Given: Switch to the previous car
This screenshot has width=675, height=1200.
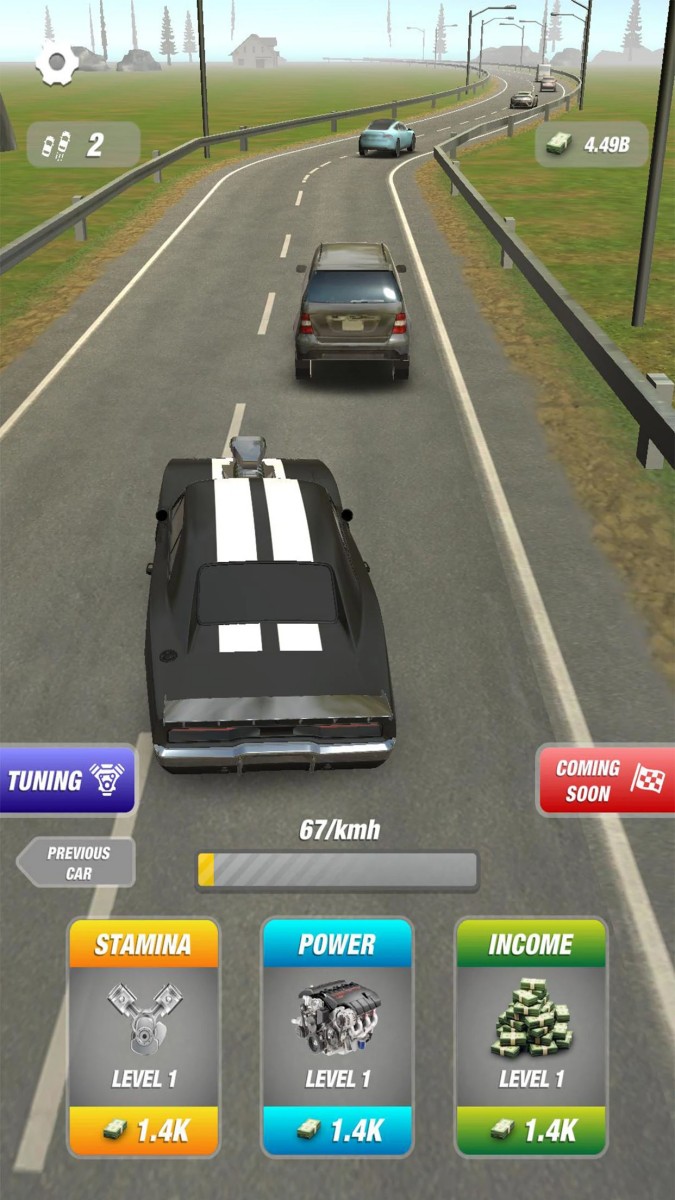Looking at the screenshot, I should coord(78,862).
